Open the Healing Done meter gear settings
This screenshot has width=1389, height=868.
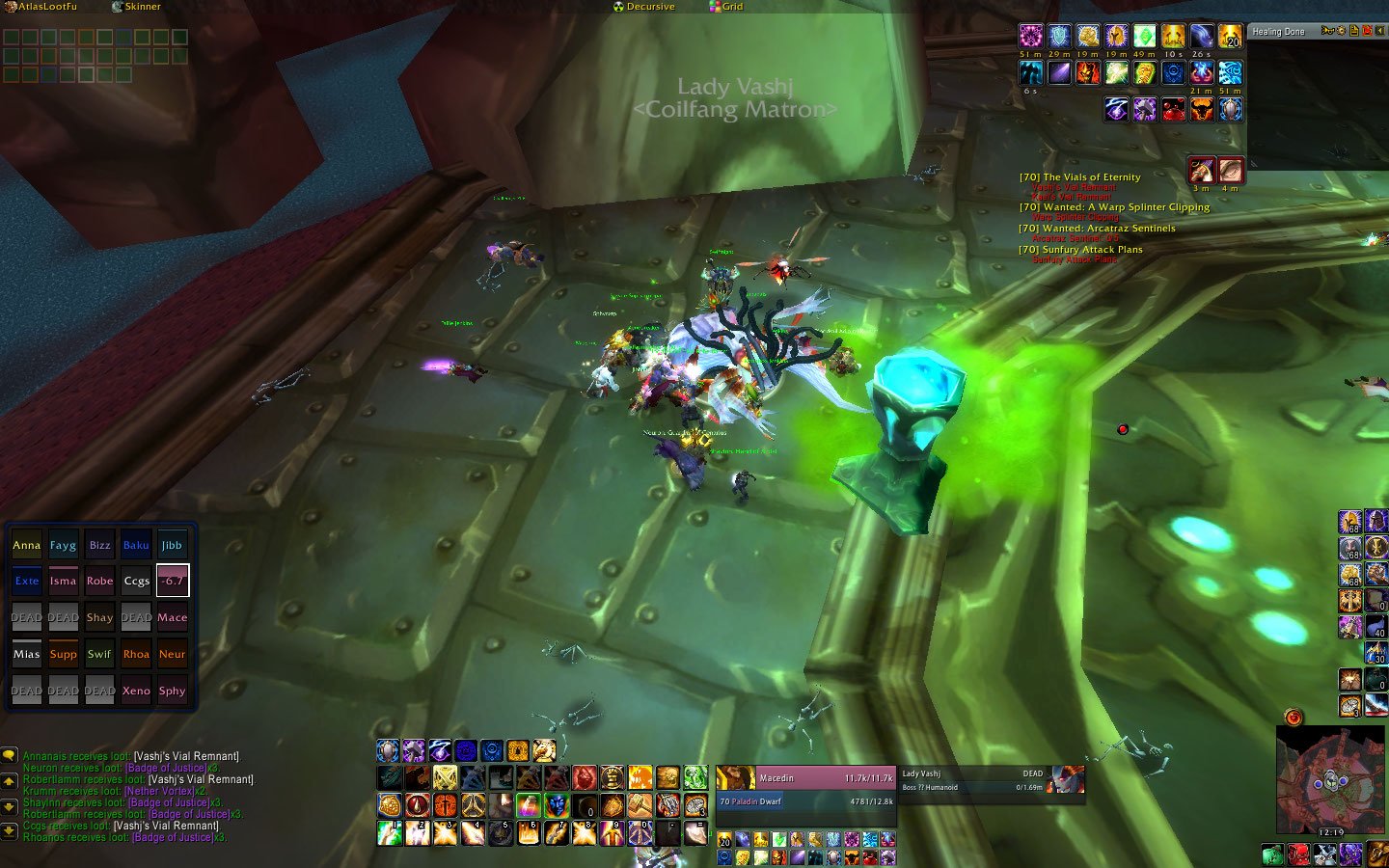pyautogui.click(x=1341, y=32)
